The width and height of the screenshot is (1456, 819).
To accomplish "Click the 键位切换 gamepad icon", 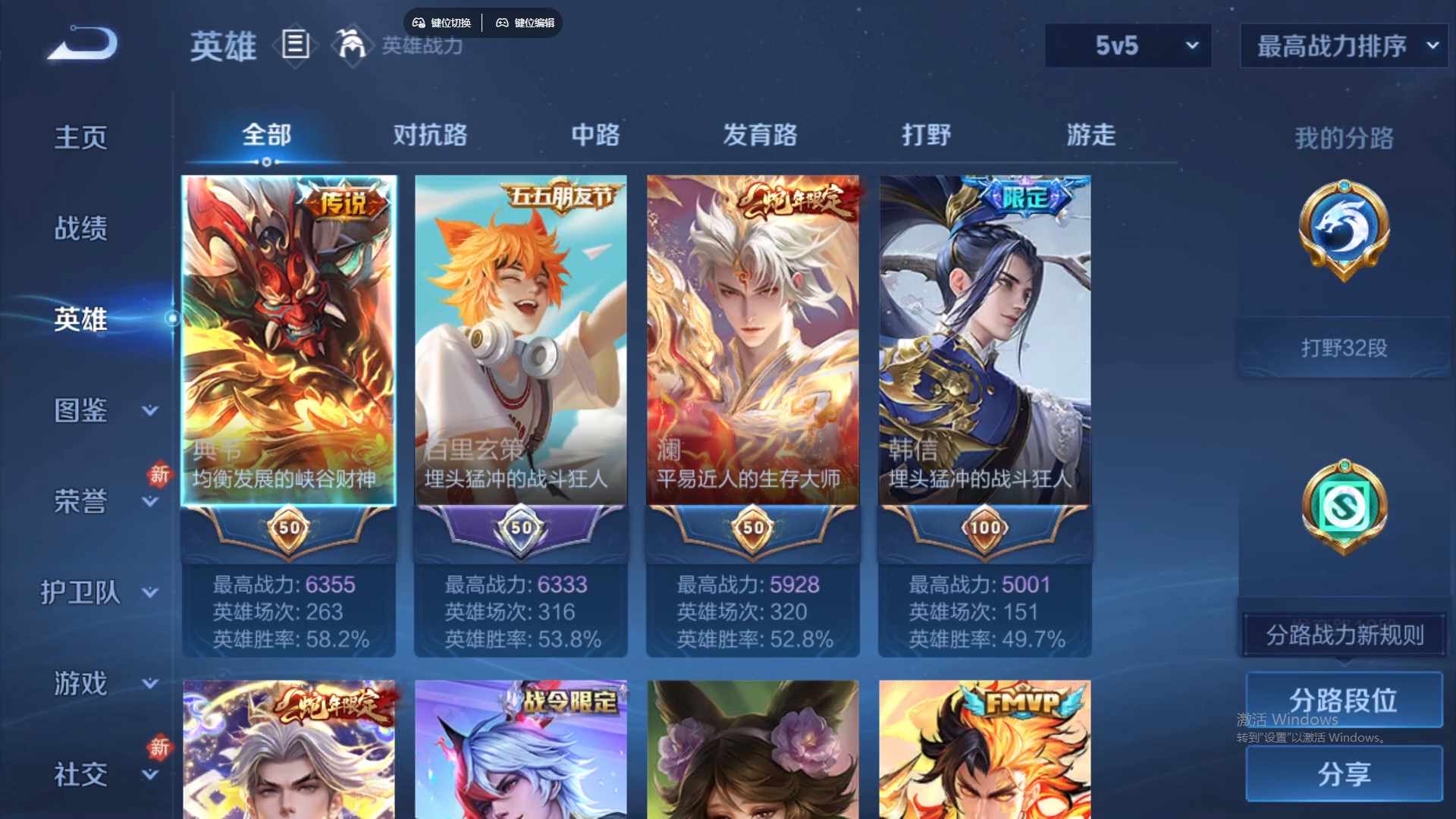I will [418, 23].
